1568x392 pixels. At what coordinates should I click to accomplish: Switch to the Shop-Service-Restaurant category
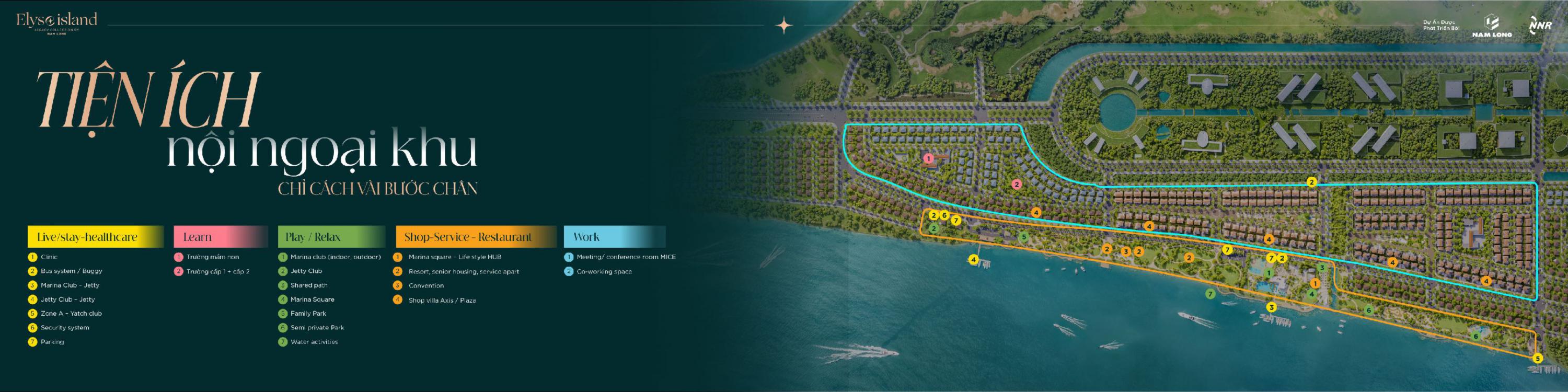tap(476, 237)
